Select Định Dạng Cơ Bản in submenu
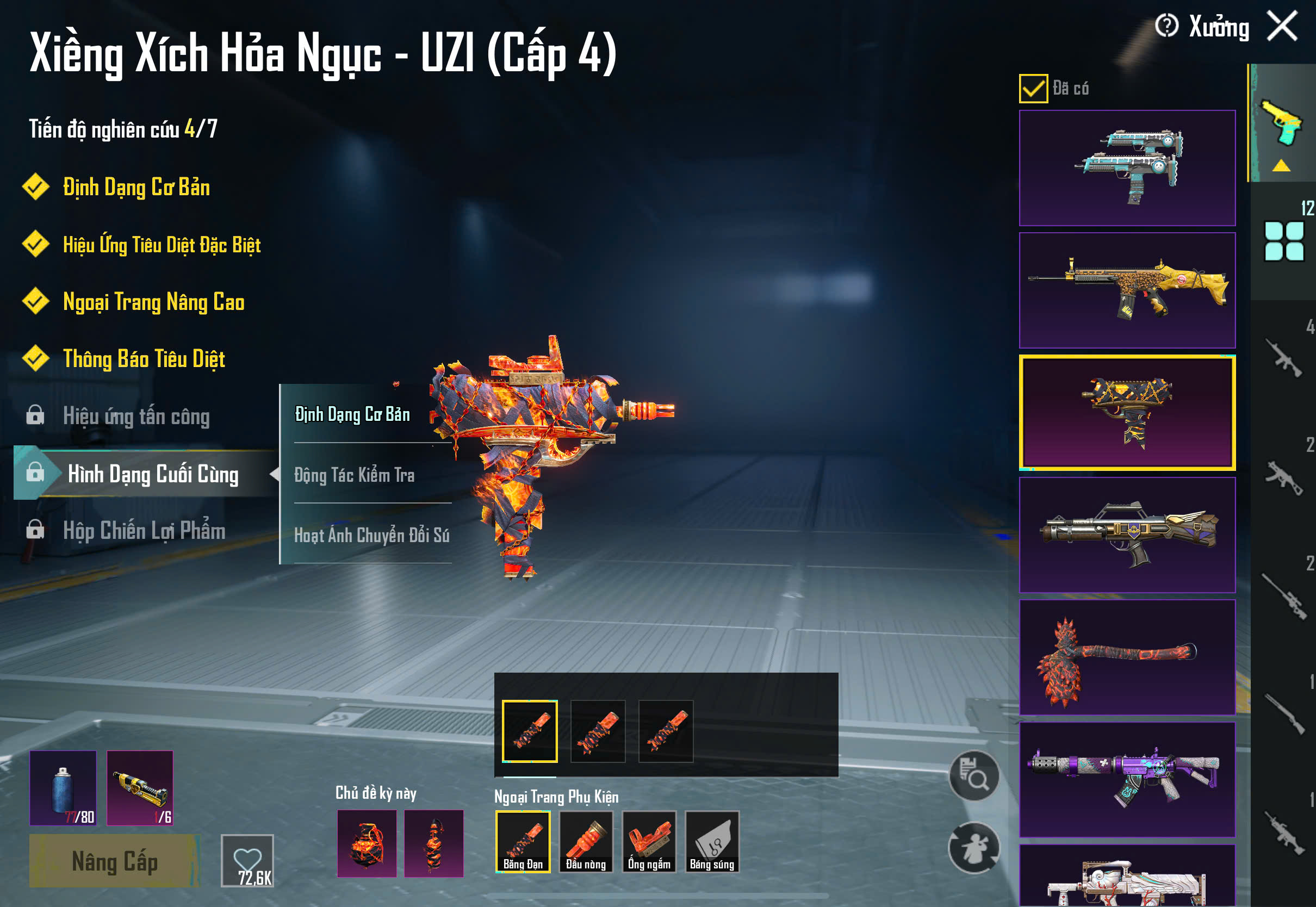This screenshot has height=907, width=1316. coord(352,414)
